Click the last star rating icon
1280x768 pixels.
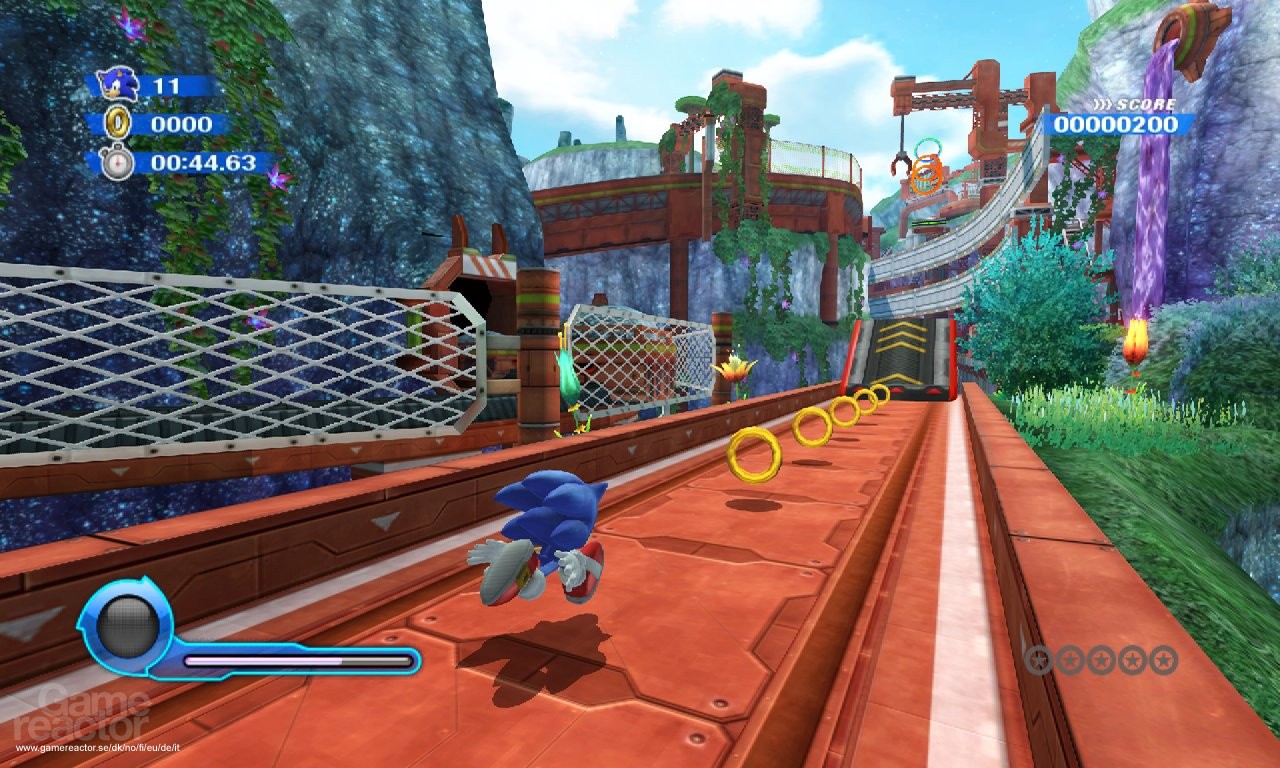(x=1163, y=660)
